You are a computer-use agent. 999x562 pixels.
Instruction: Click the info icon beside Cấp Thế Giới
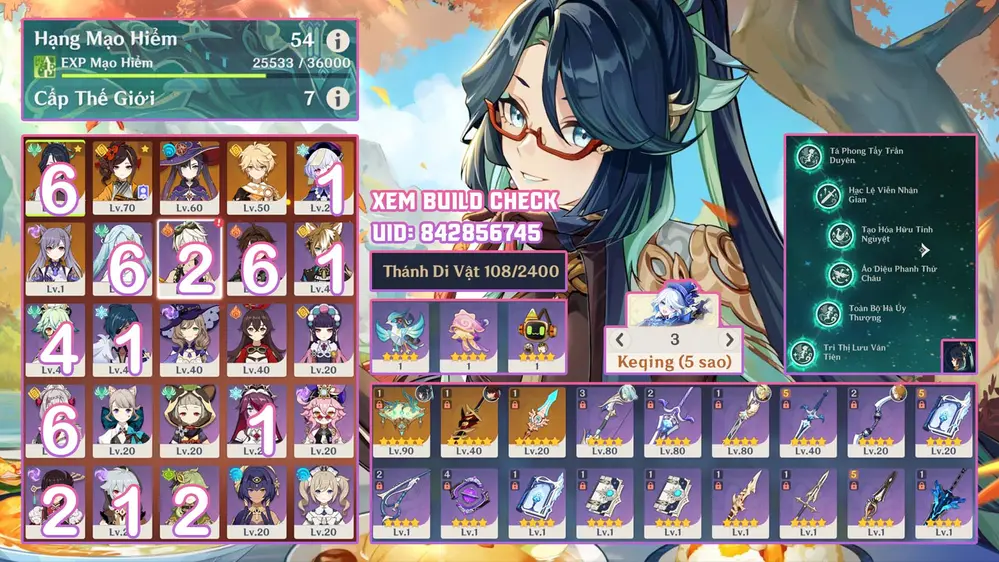point(338,98)
